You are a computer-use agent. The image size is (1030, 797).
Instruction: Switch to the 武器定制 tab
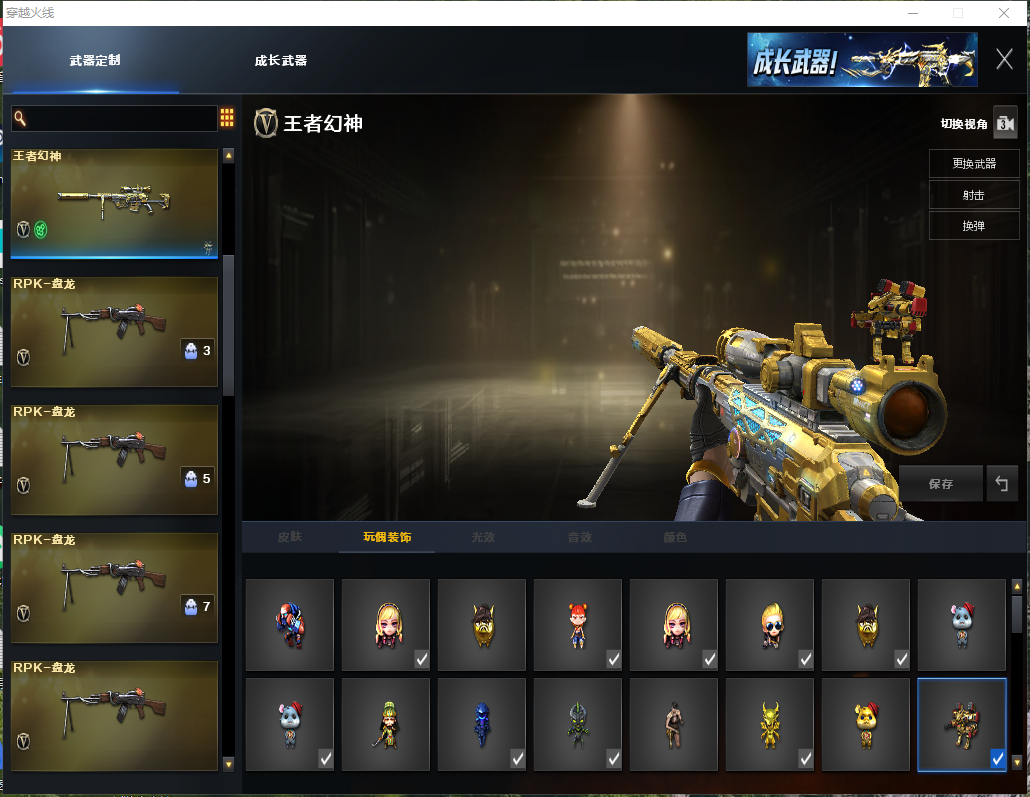click(x=95, y=61)
